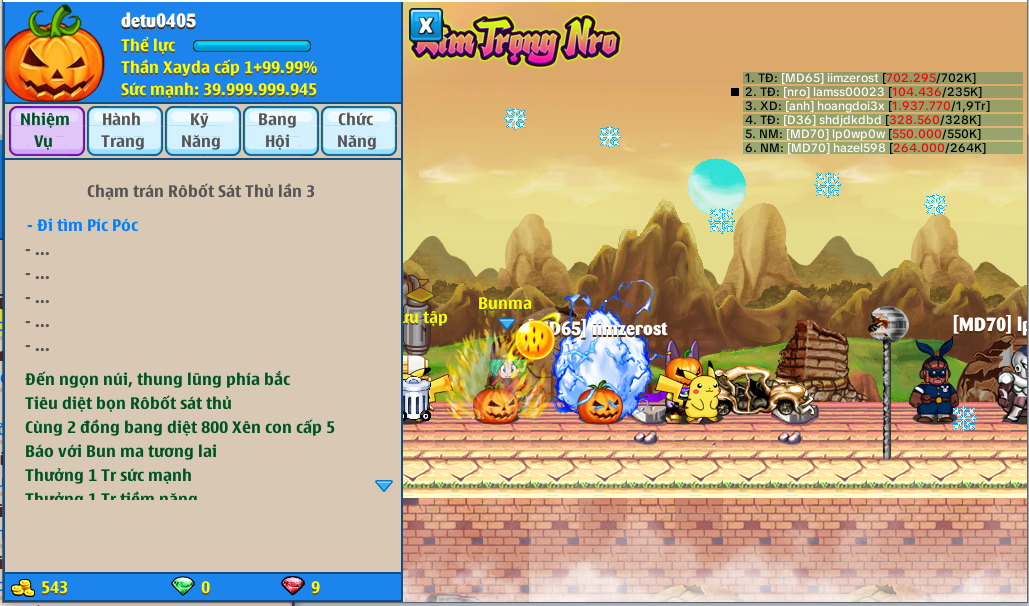Image resolution: width=1029 pixels, height=606 pixels.
Task: Expand quest list with the blue down arrow
Action: pyautogui.click(x=383, y=485)
